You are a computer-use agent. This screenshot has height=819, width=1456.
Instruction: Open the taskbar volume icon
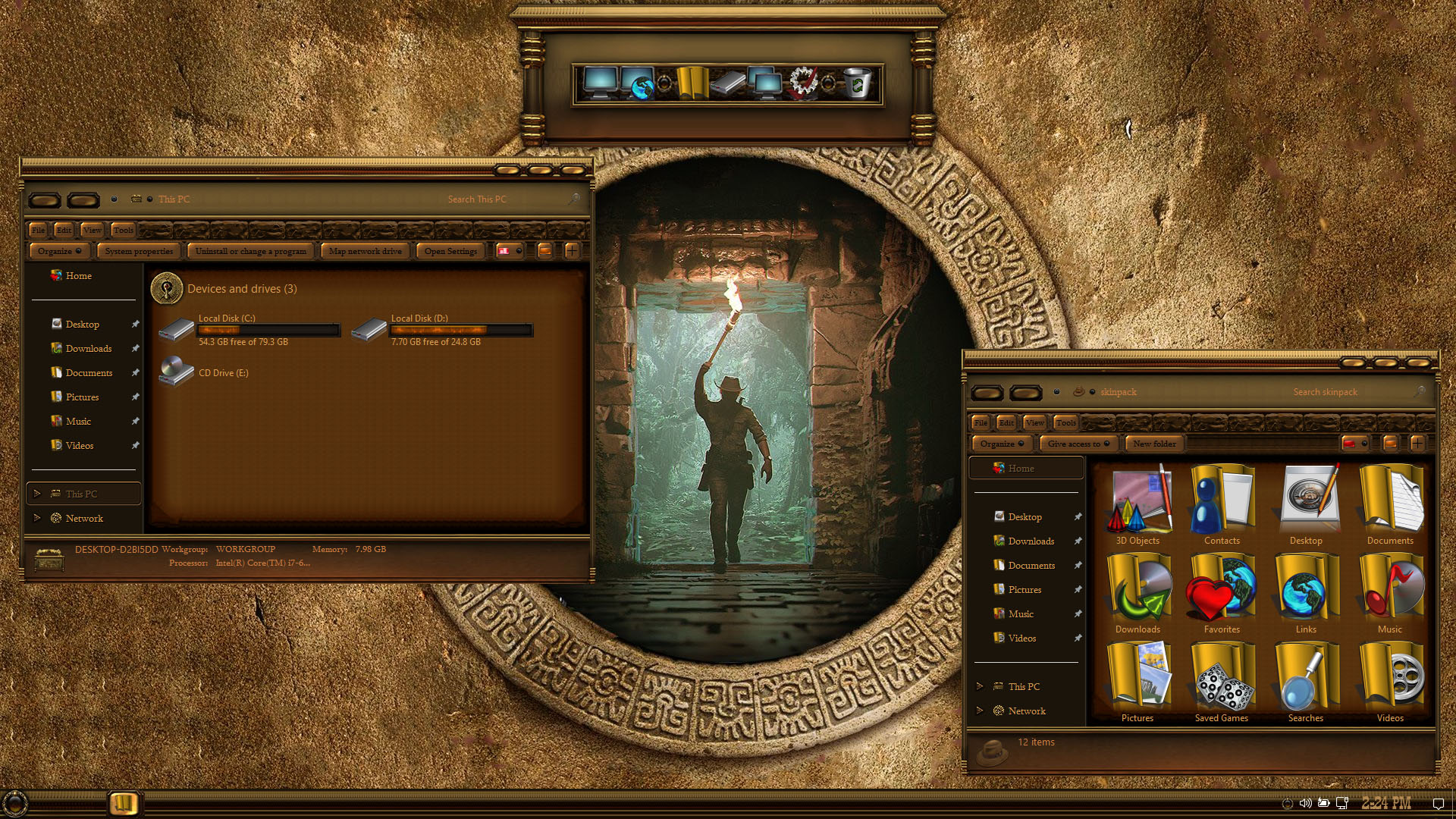(1305, 803)
